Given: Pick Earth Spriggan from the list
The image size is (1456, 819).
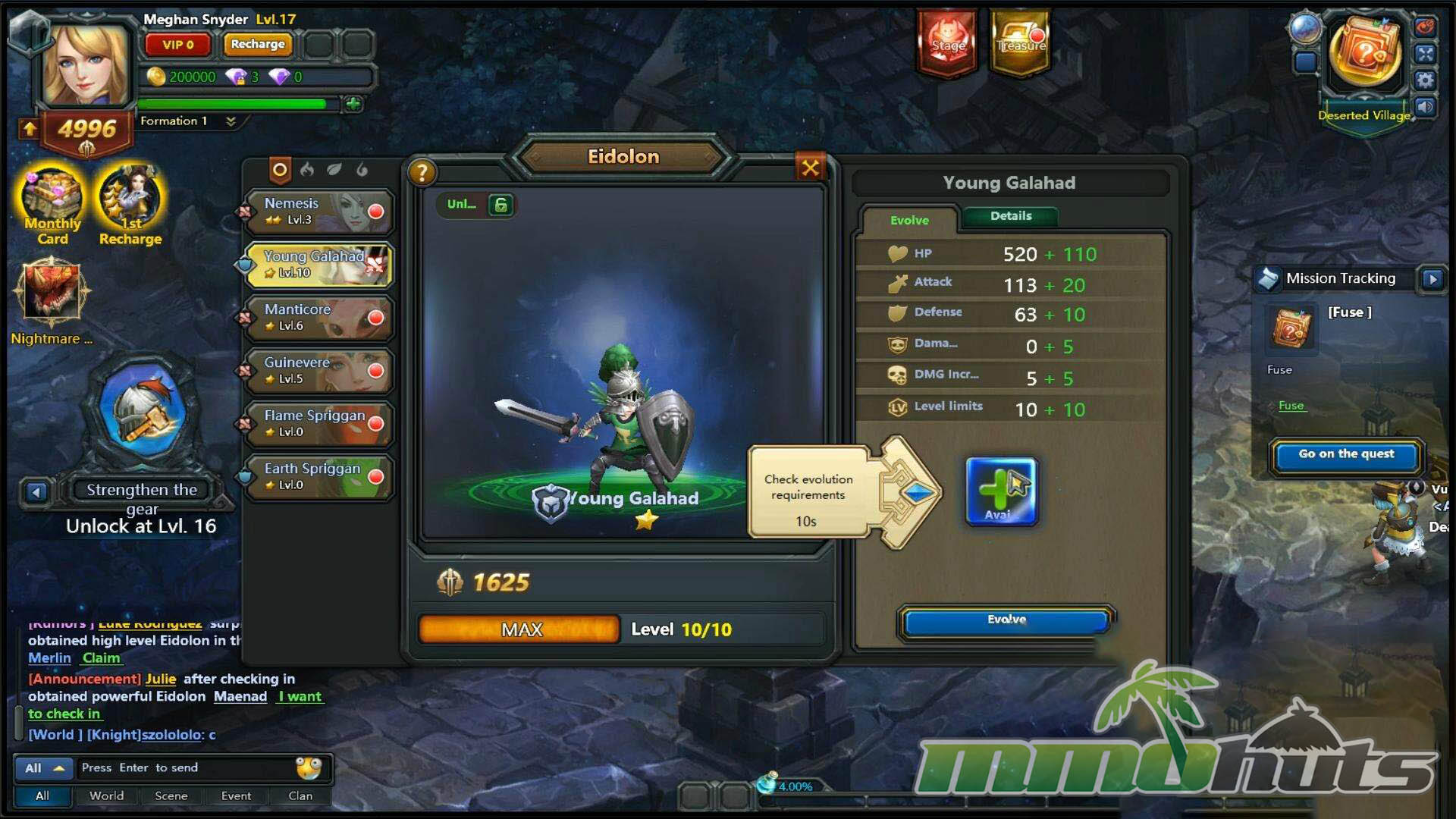Looking at the screenshot, I should coord(318,477).
